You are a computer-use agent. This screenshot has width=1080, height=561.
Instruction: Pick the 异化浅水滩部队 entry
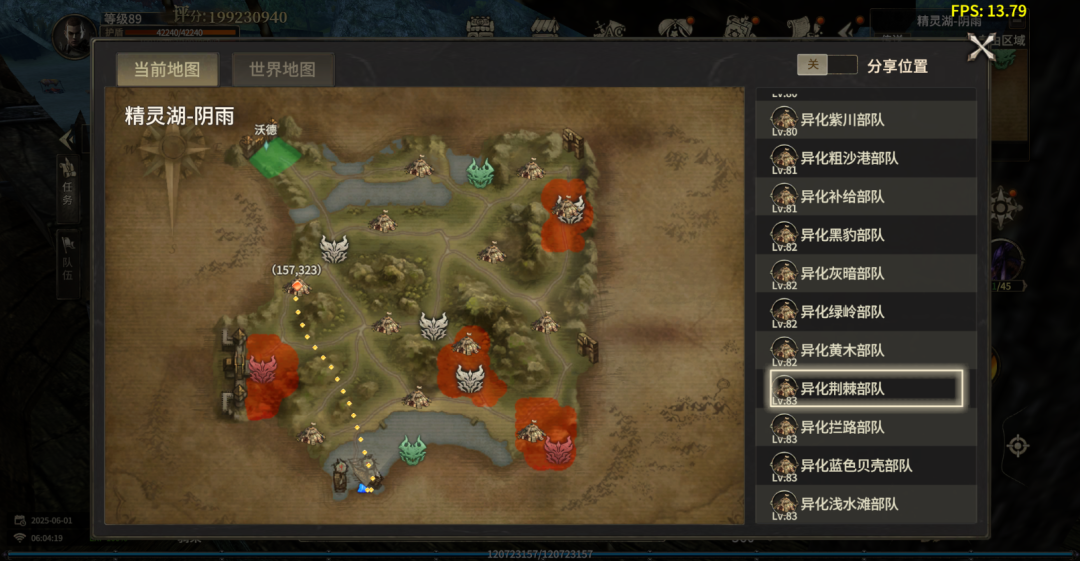866,504
